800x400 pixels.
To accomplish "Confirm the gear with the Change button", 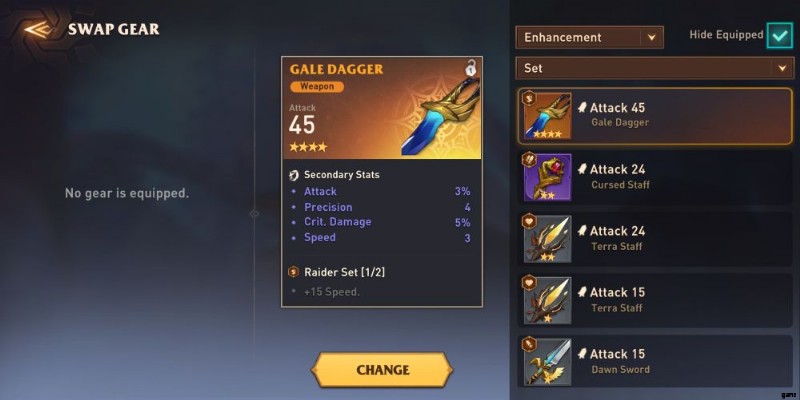I will (x=382, y=369).
